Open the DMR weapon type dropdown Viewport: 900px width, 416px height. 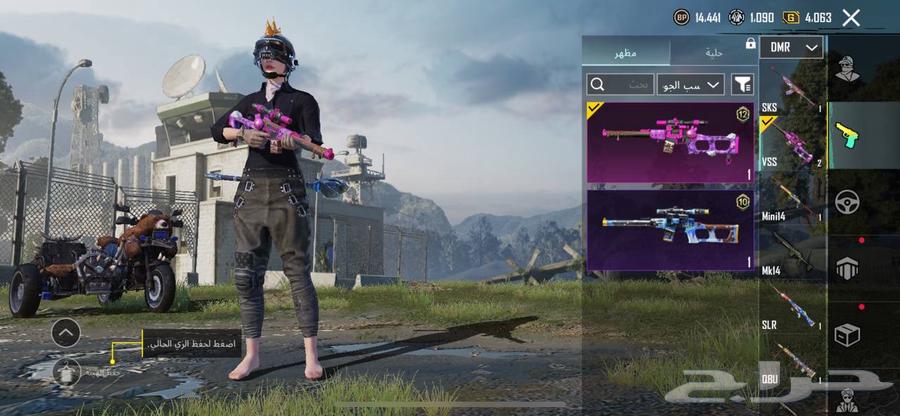pos(791,47)
